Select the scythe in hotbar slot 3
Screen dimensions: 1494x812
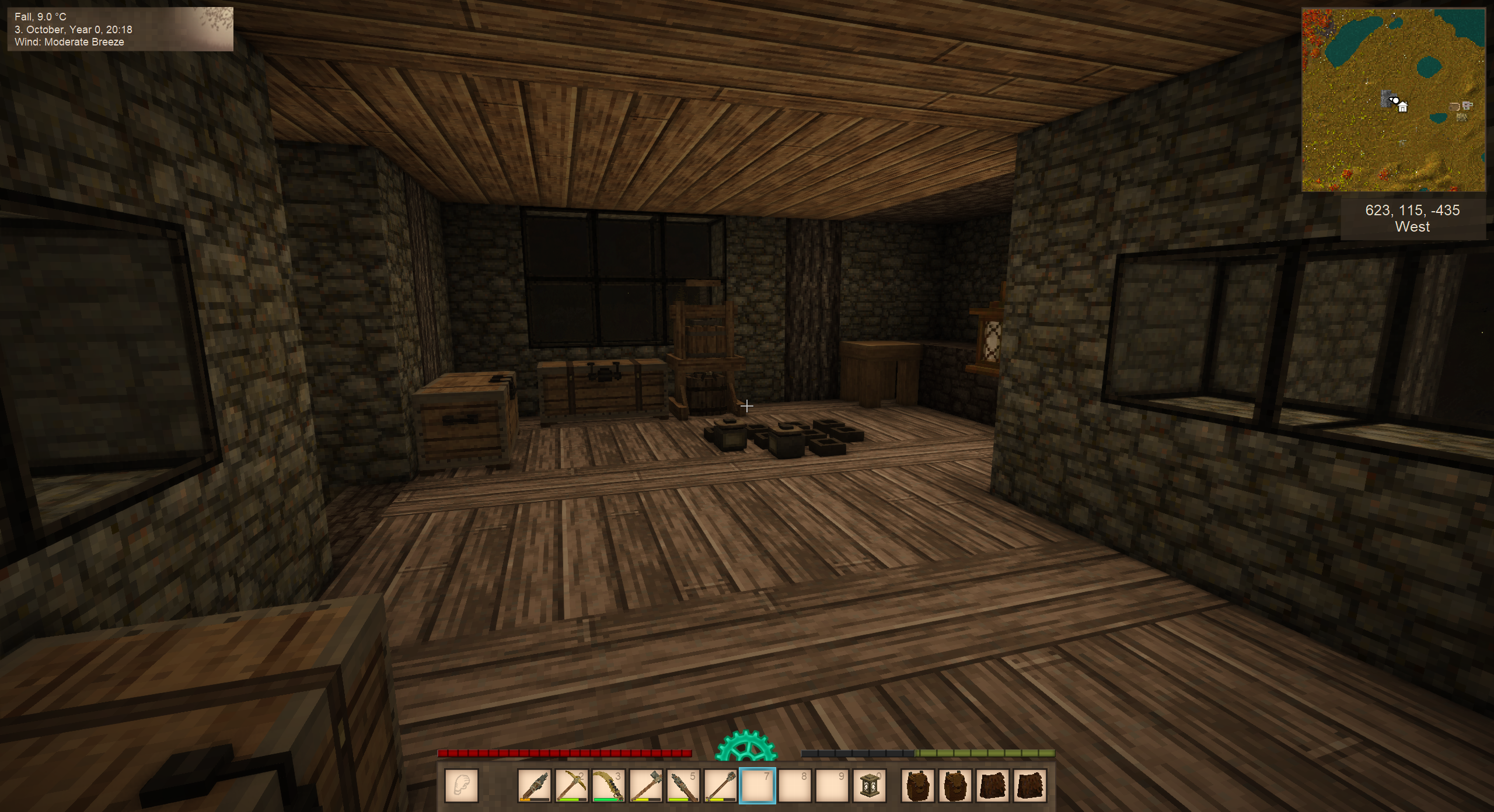click(x=608, y=786)
